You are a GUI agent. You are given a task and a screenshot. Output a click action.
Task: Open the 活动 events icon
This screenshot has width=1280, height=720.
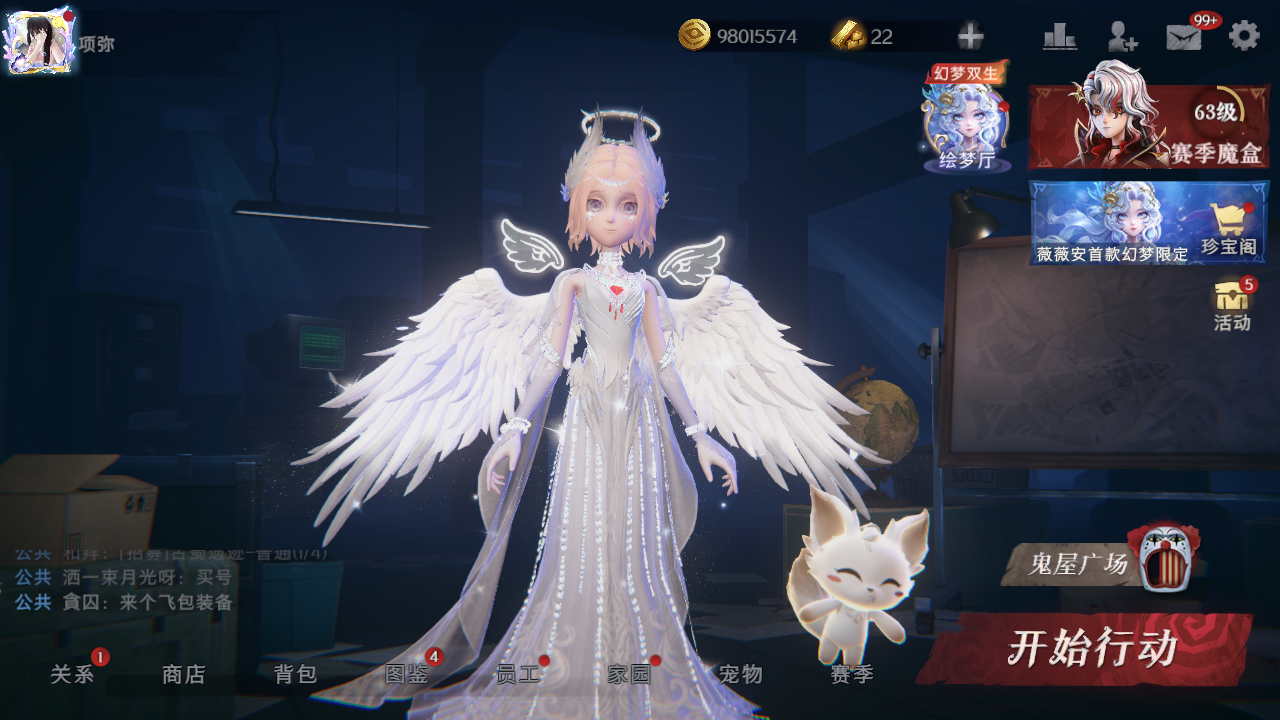[x=1232, y=305]
